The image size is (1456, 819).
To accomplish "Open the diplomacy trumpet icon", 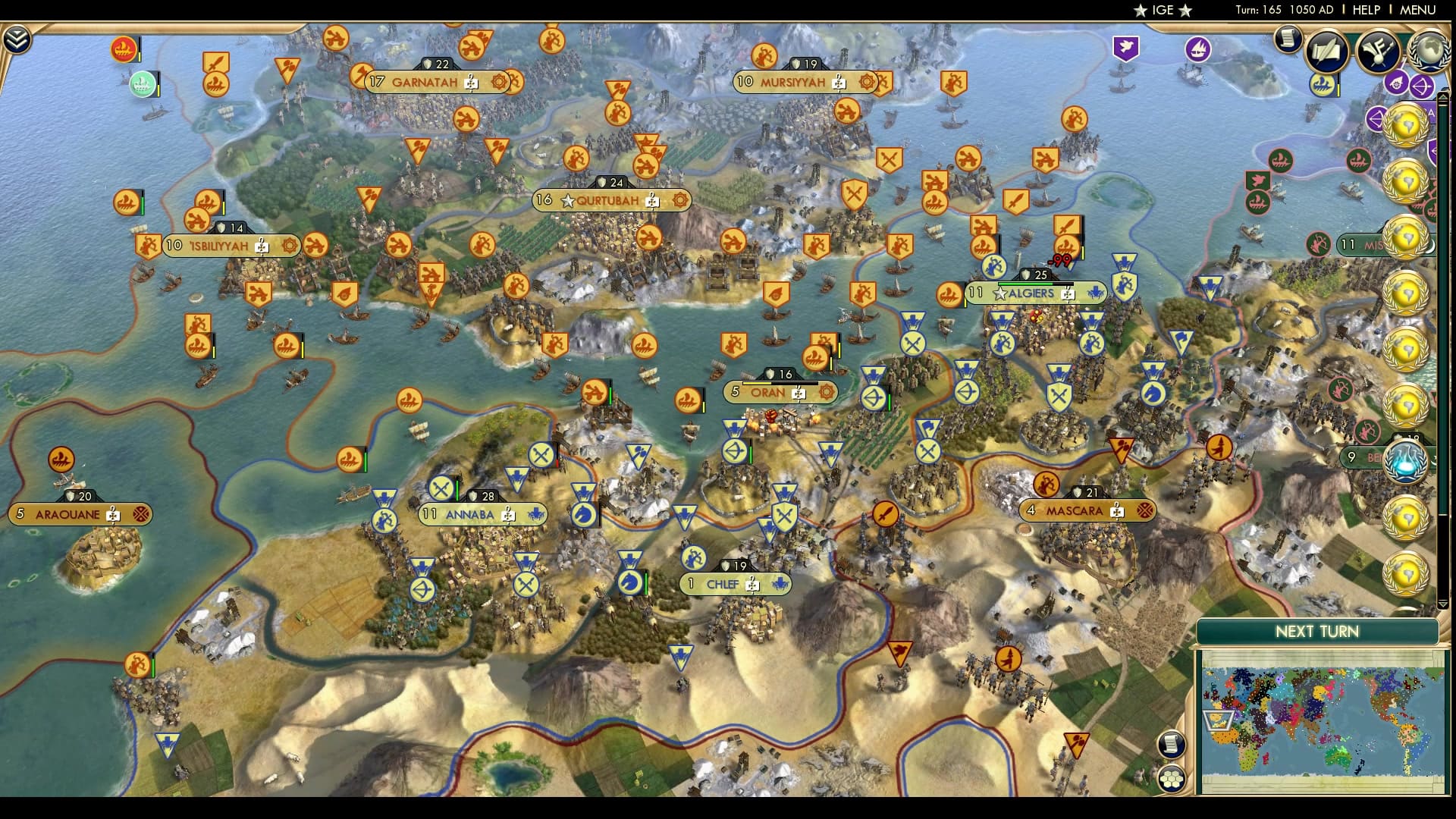I will click(1378, 50).
